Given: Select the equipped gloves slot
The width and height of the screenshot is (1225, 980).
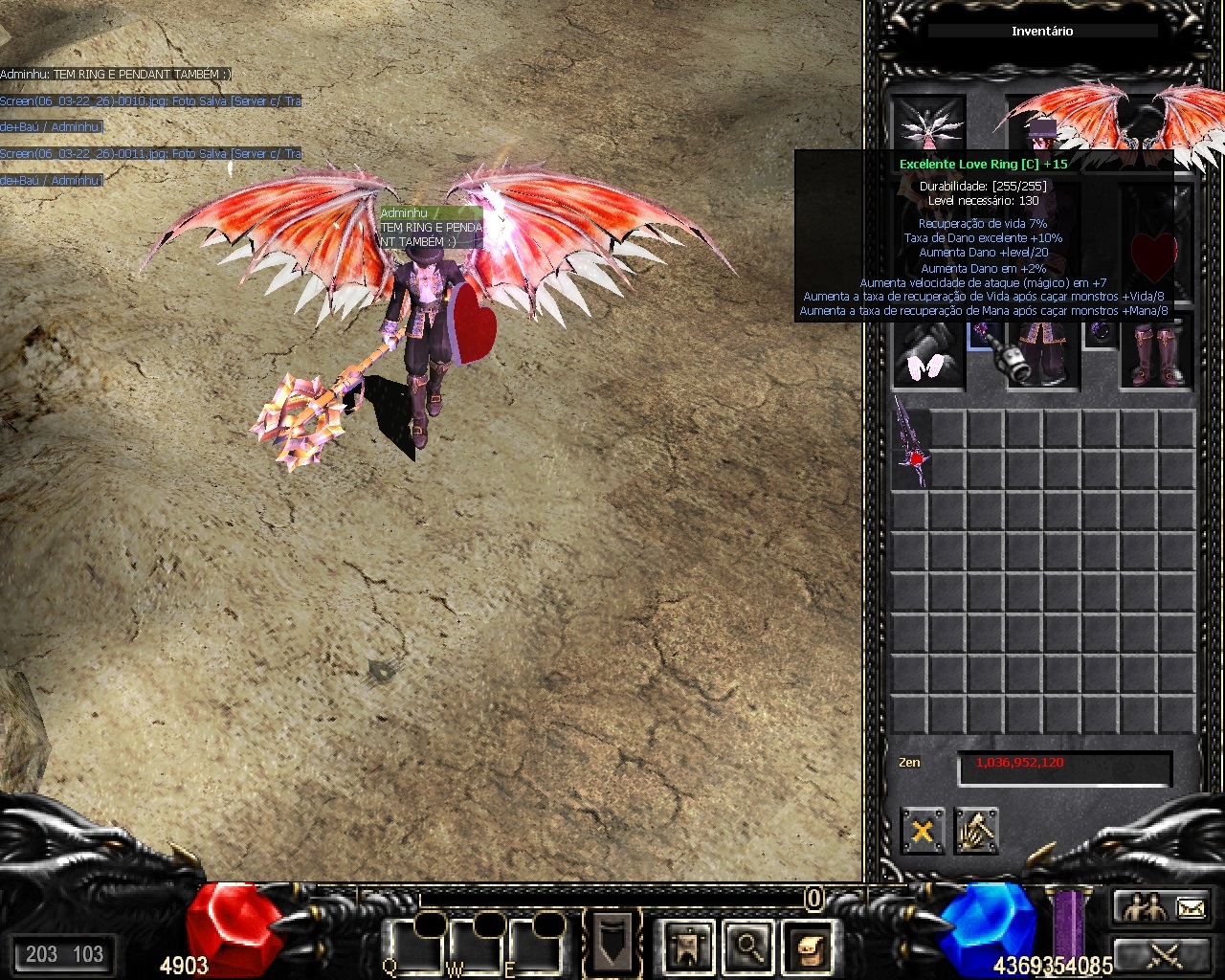Looking at the screenshot, I should pyautogui.click(x=927, y=356).
